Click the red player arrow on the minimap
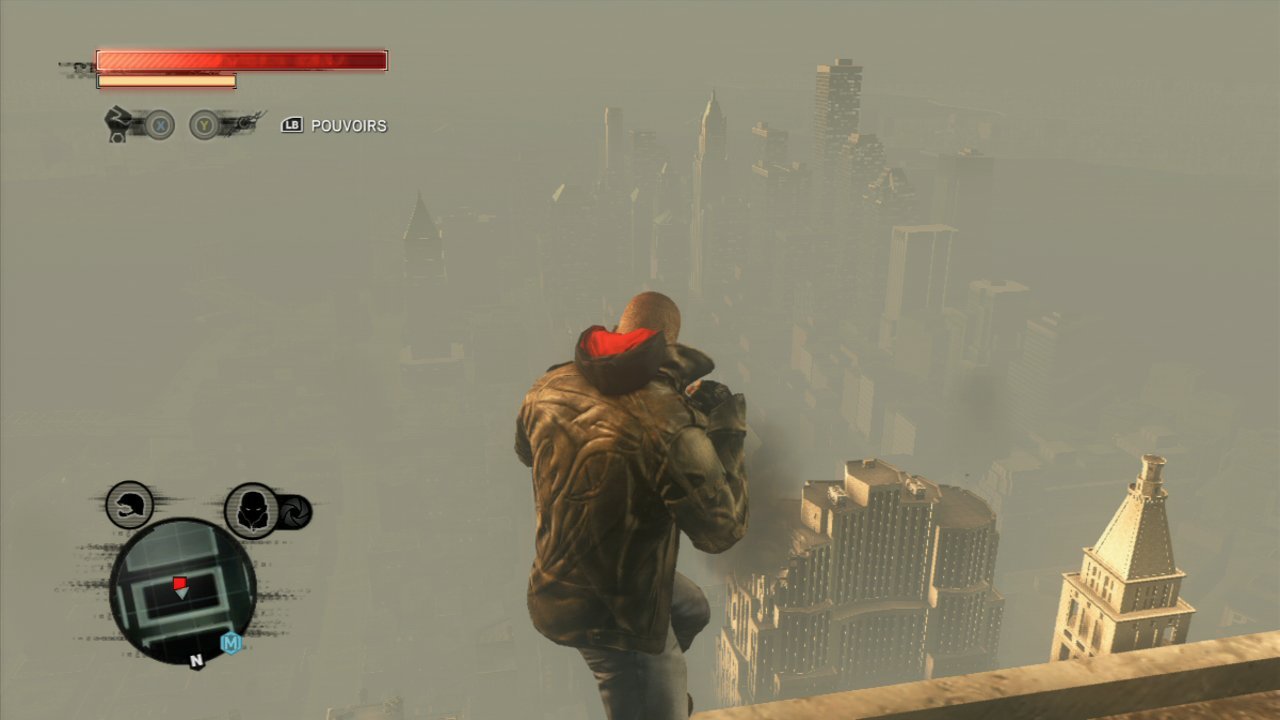The height and width of the screenshot is (720, 1280). 180,582
